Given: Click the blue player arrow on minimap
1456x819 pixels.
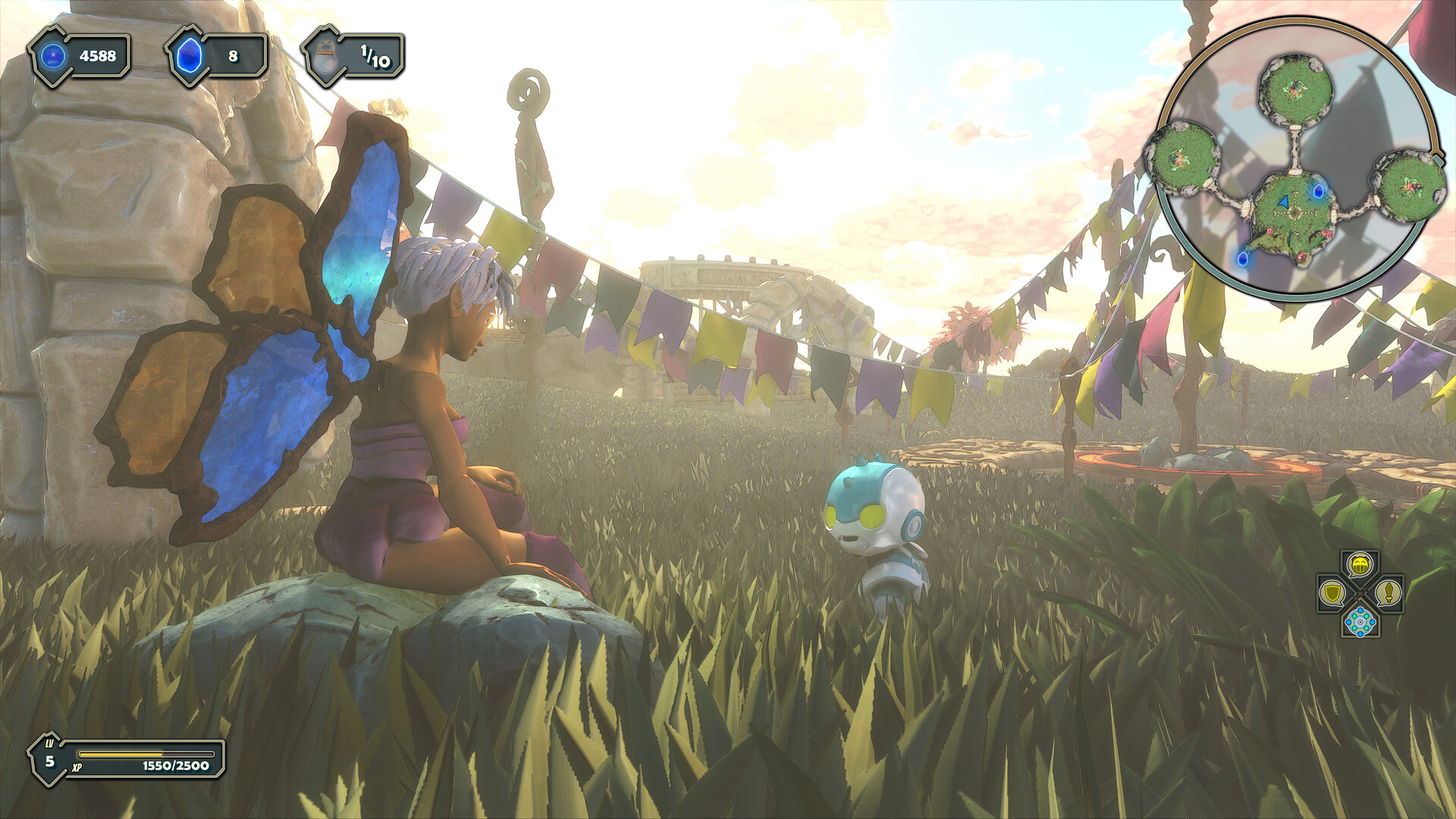Looking at the screenshot, I should [x=1283, y=202].
